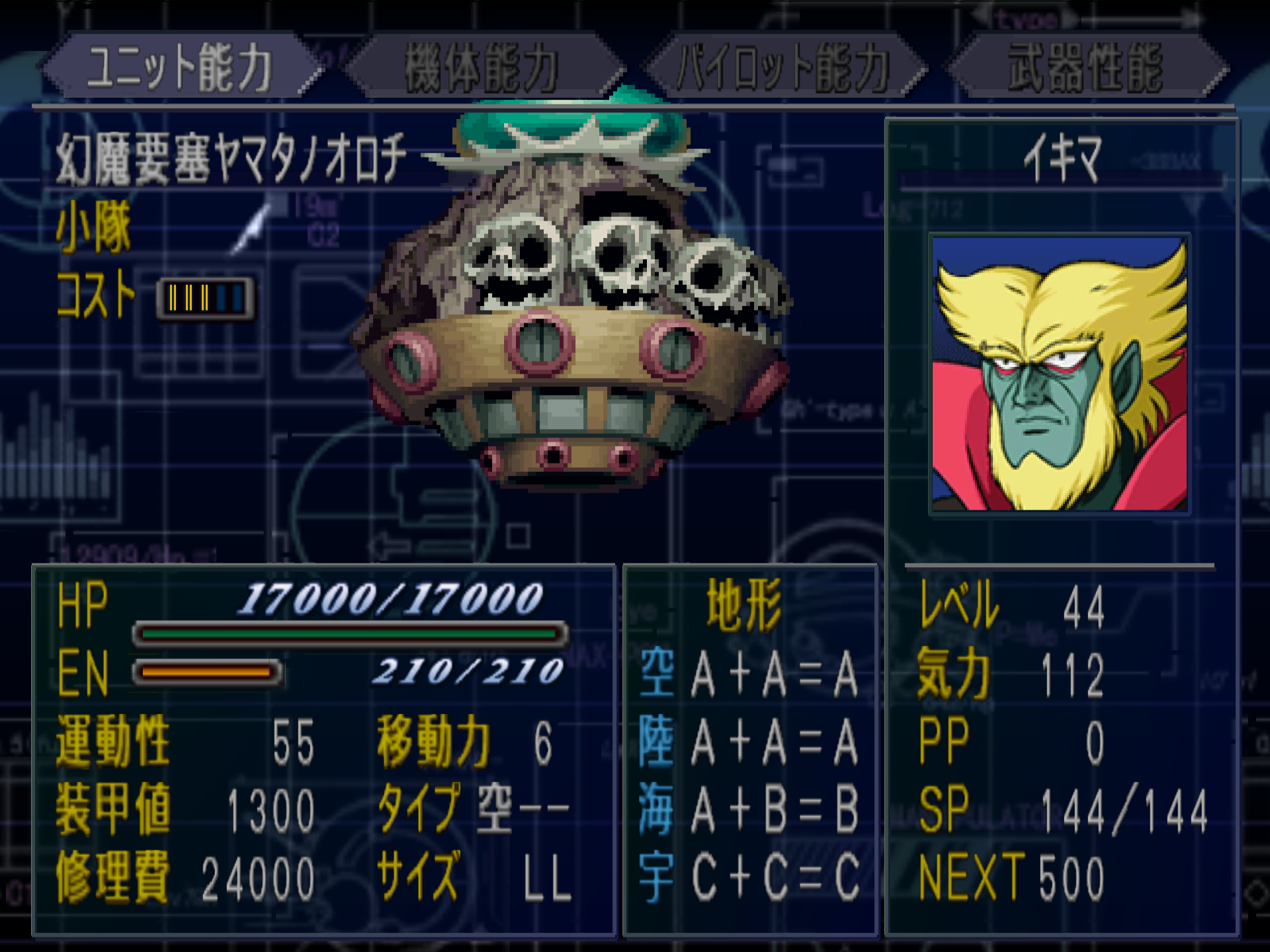Select the ユニット能力 tab
The width and height of the screenshot is (1270, 952).
pyautogui.click(x=180, y=67)
